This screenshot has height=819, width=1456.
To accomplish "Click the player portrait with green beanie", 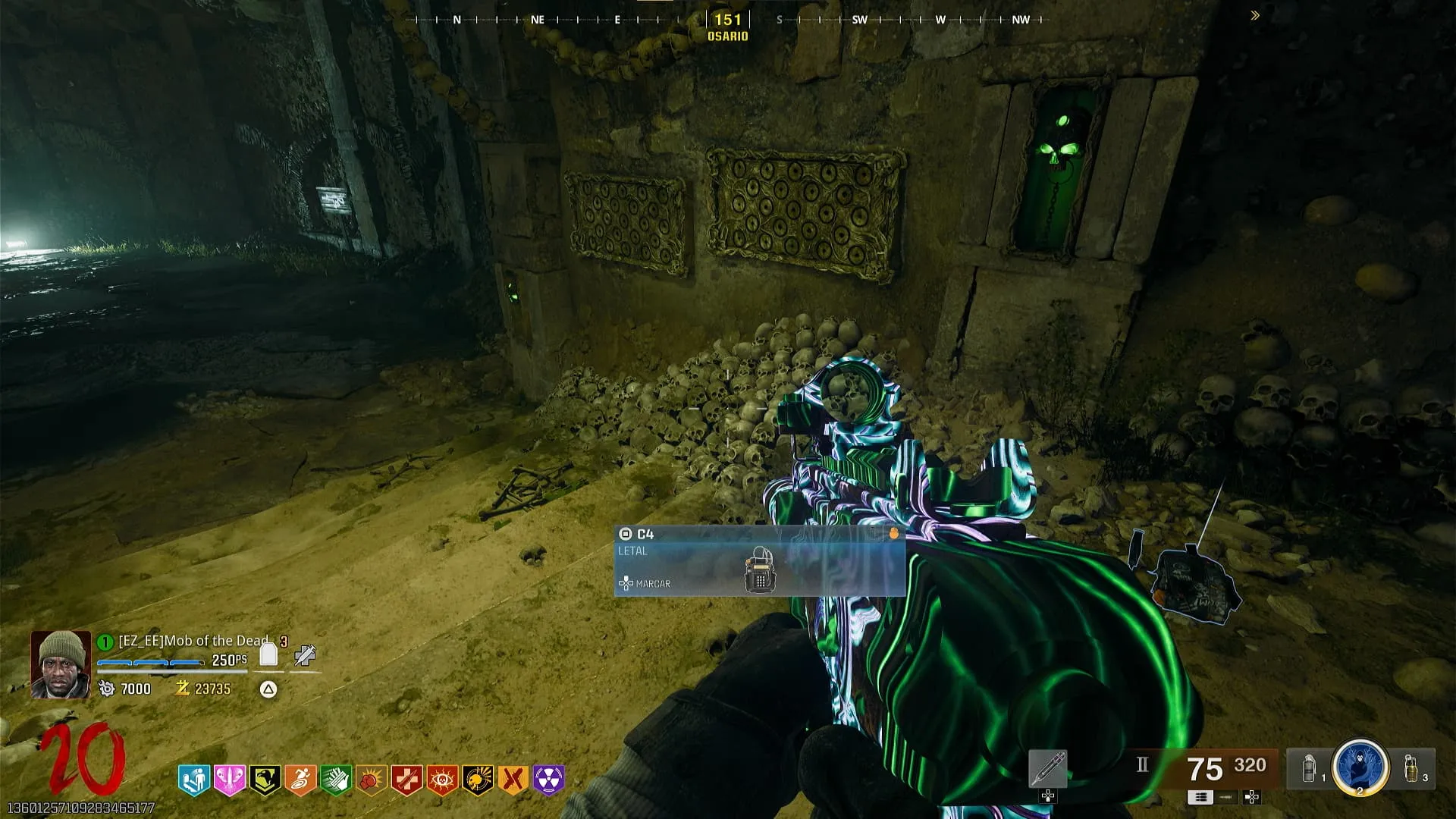I will coord(60,664).
